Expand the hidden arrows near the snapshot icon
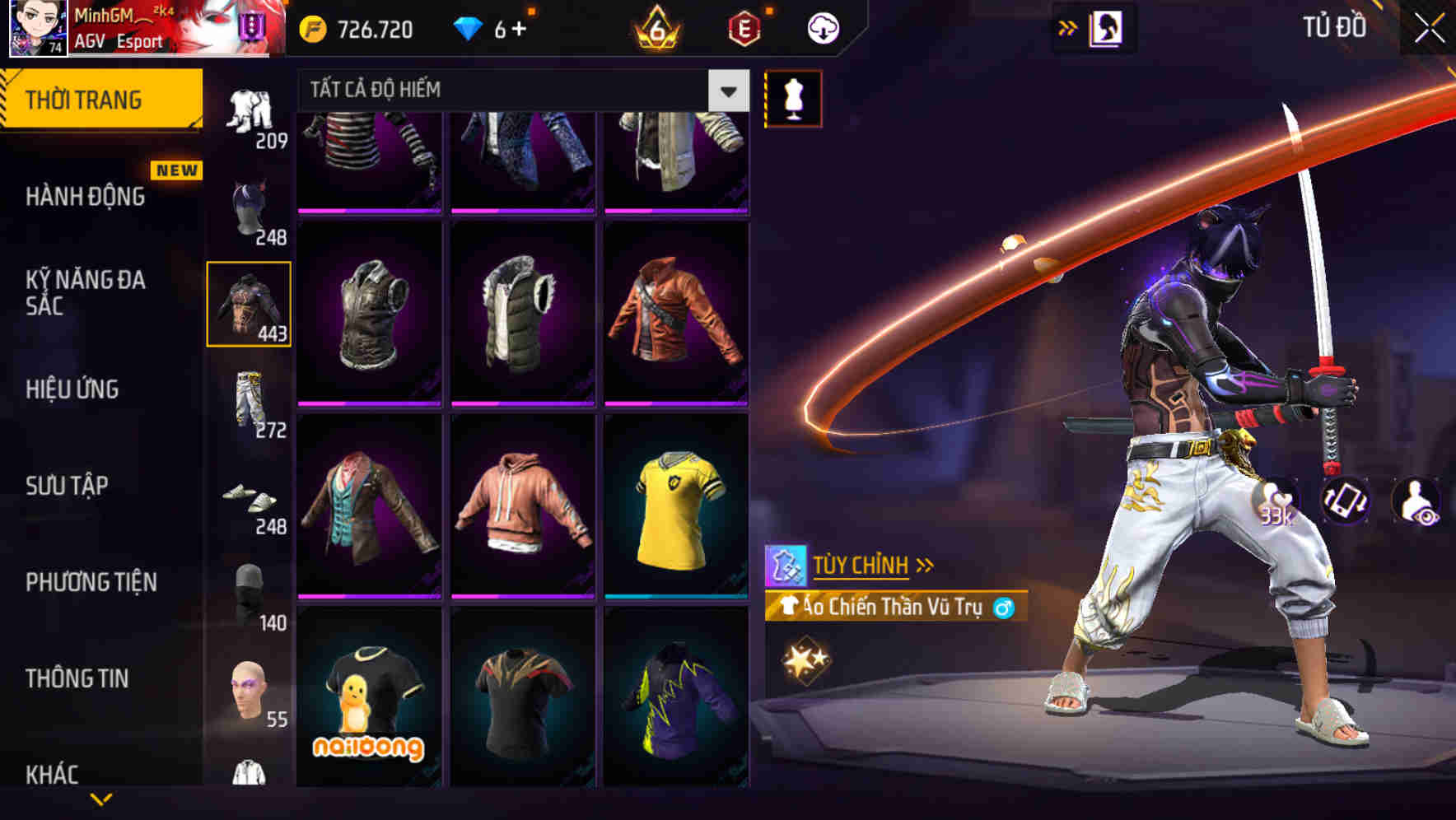The image size is (1456, 820). click(x=1068, y=27)
